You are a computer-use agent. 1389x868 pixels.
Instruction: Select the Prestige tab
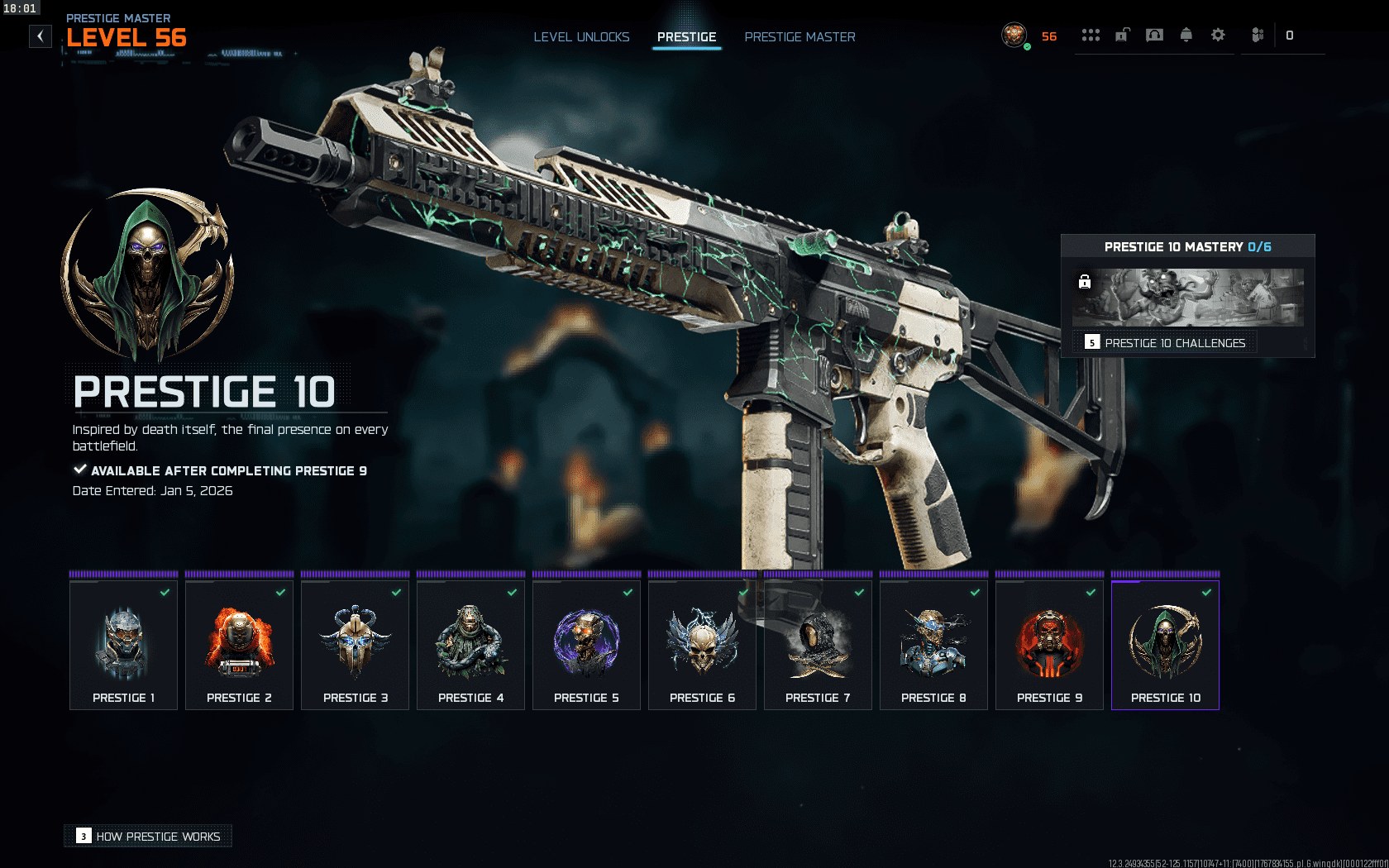[x=686, y=37]
